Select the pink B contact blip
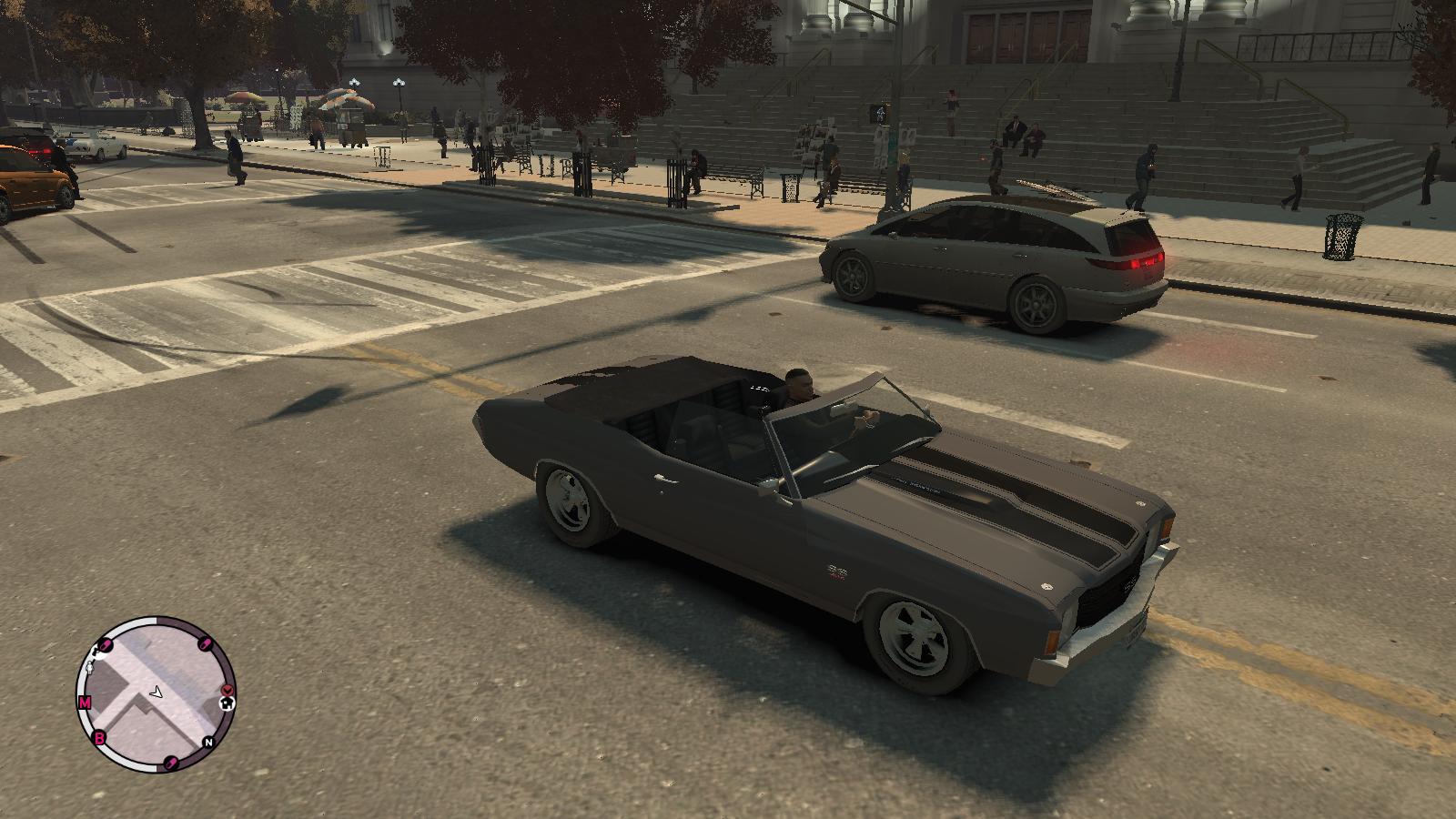The image size is (1456, 819). [99, 738]
